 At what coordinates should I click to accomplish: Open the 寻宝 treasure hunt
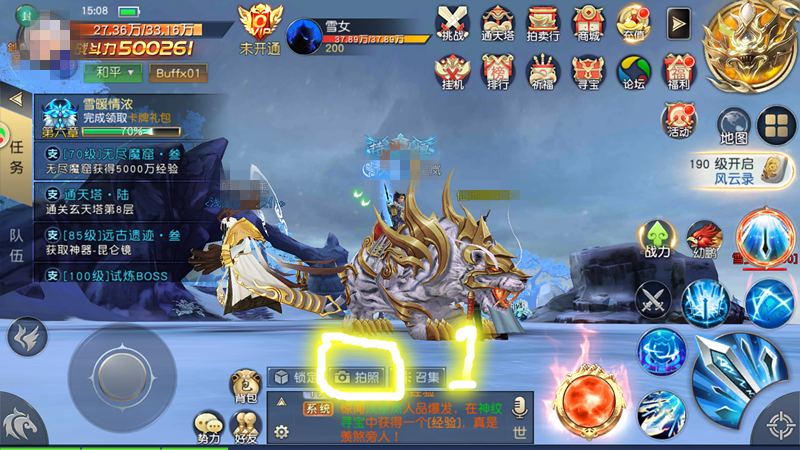588,71
